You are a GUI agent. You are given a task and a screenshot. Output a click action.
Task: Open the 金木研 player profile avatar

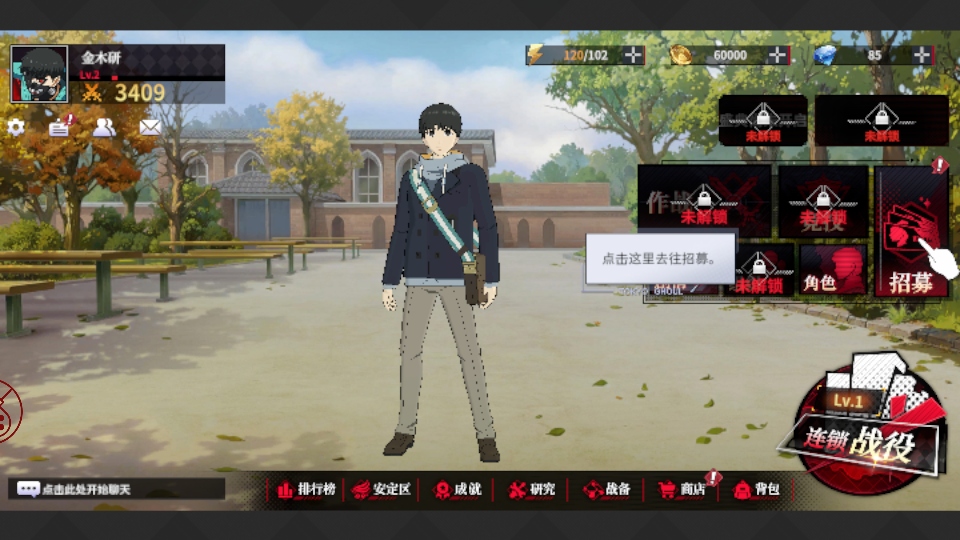(x=39, y=74)
